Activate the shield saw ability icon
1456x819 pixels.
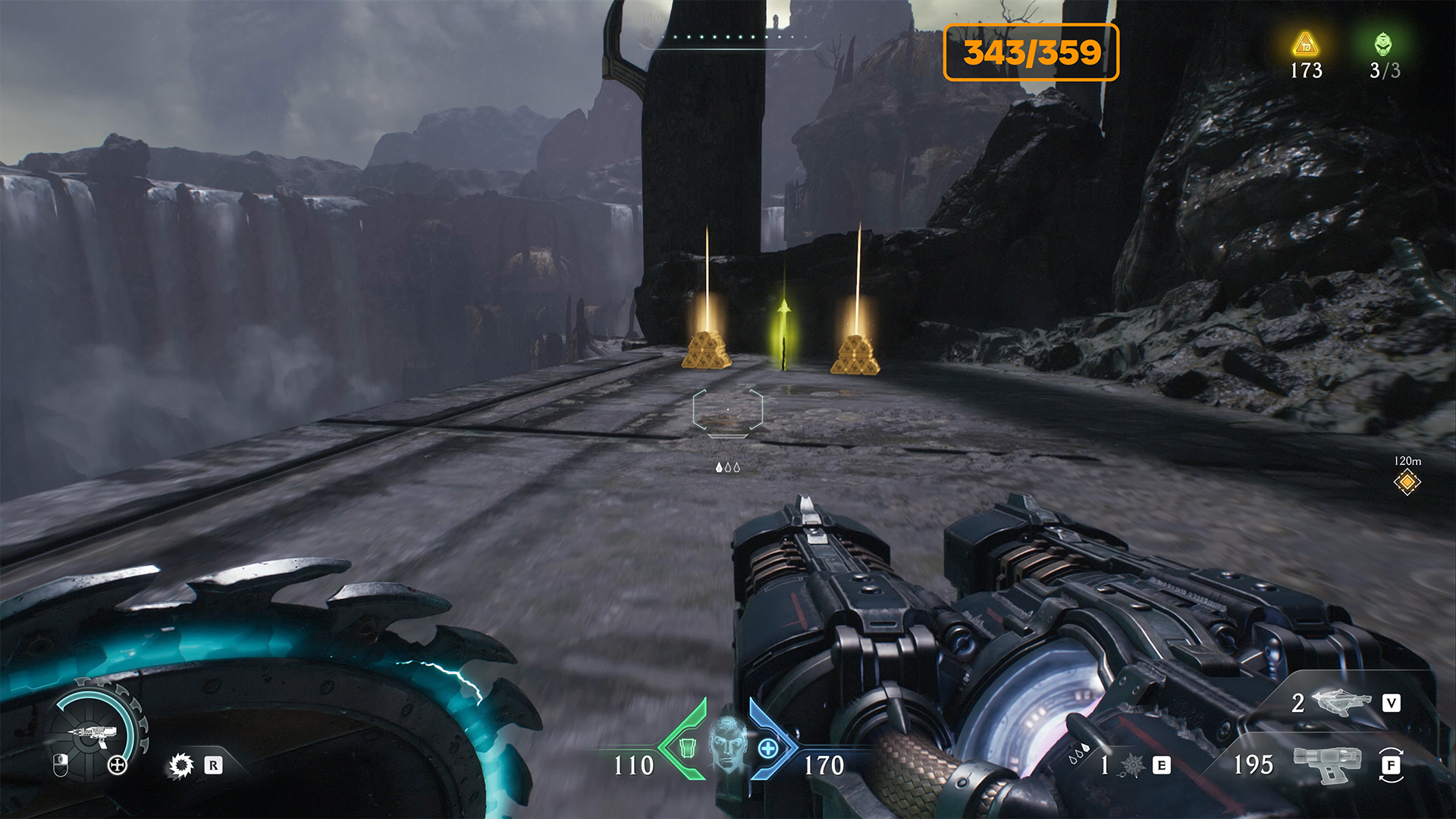coord(180,765)
